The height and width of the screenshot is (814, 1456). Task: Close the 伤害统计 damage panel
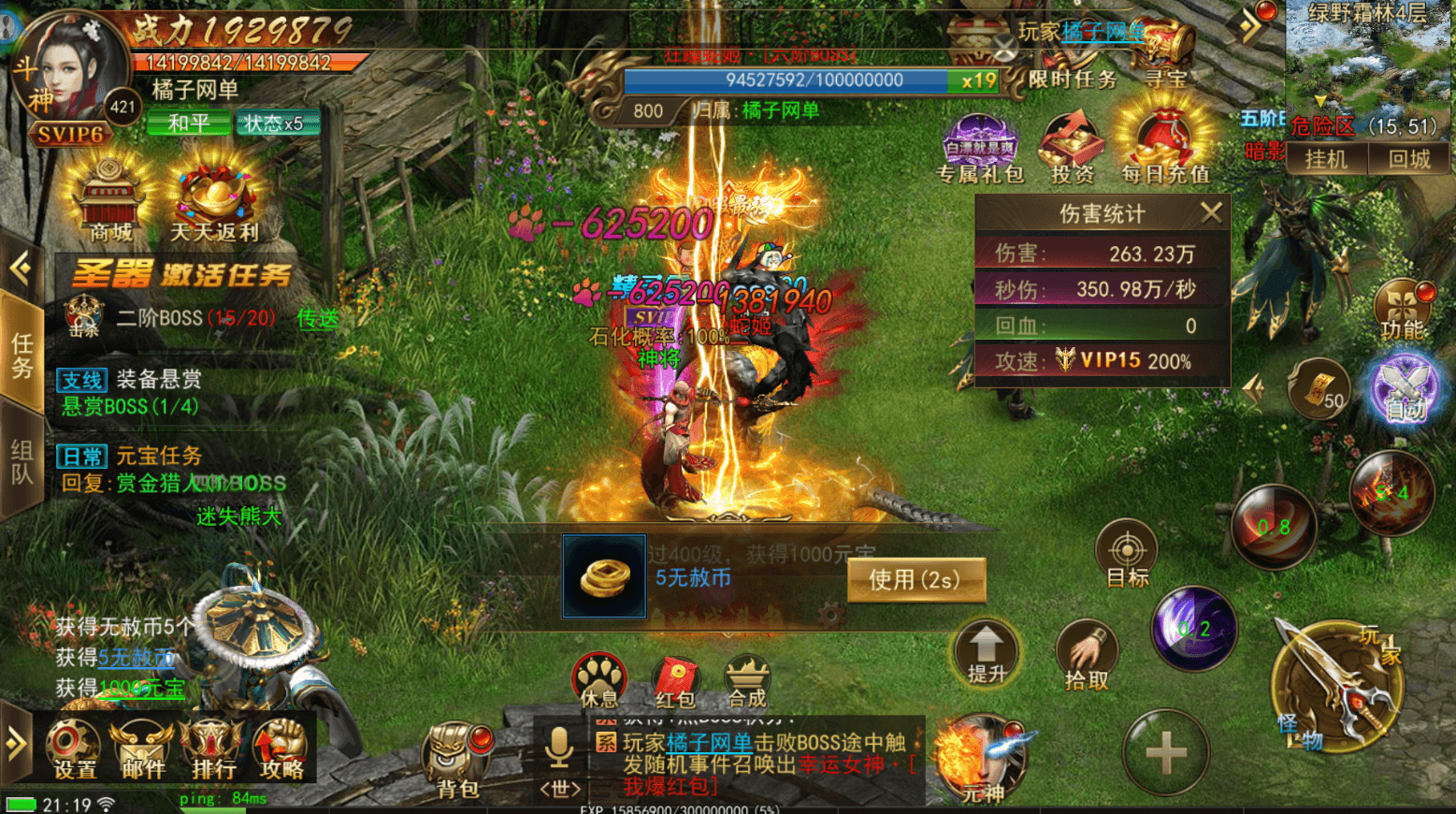(1211, 213)
